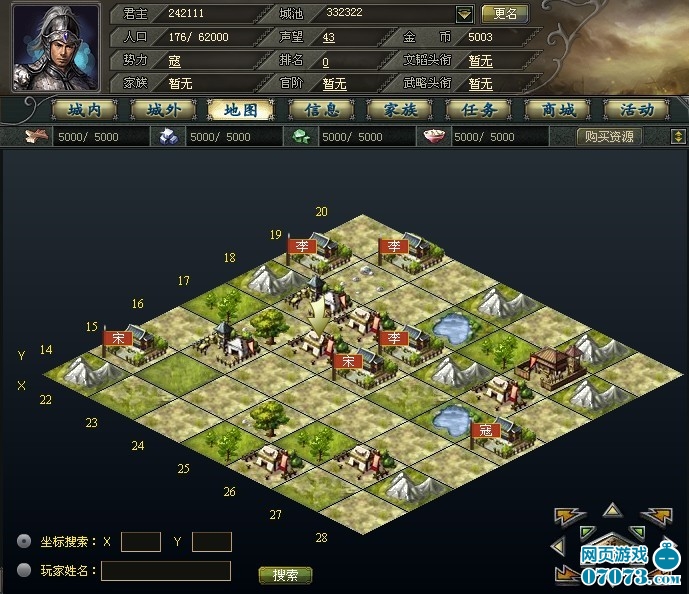This screenshot has width=689, height=594.
Task: Click the player name search field
Action: point(165,571)
